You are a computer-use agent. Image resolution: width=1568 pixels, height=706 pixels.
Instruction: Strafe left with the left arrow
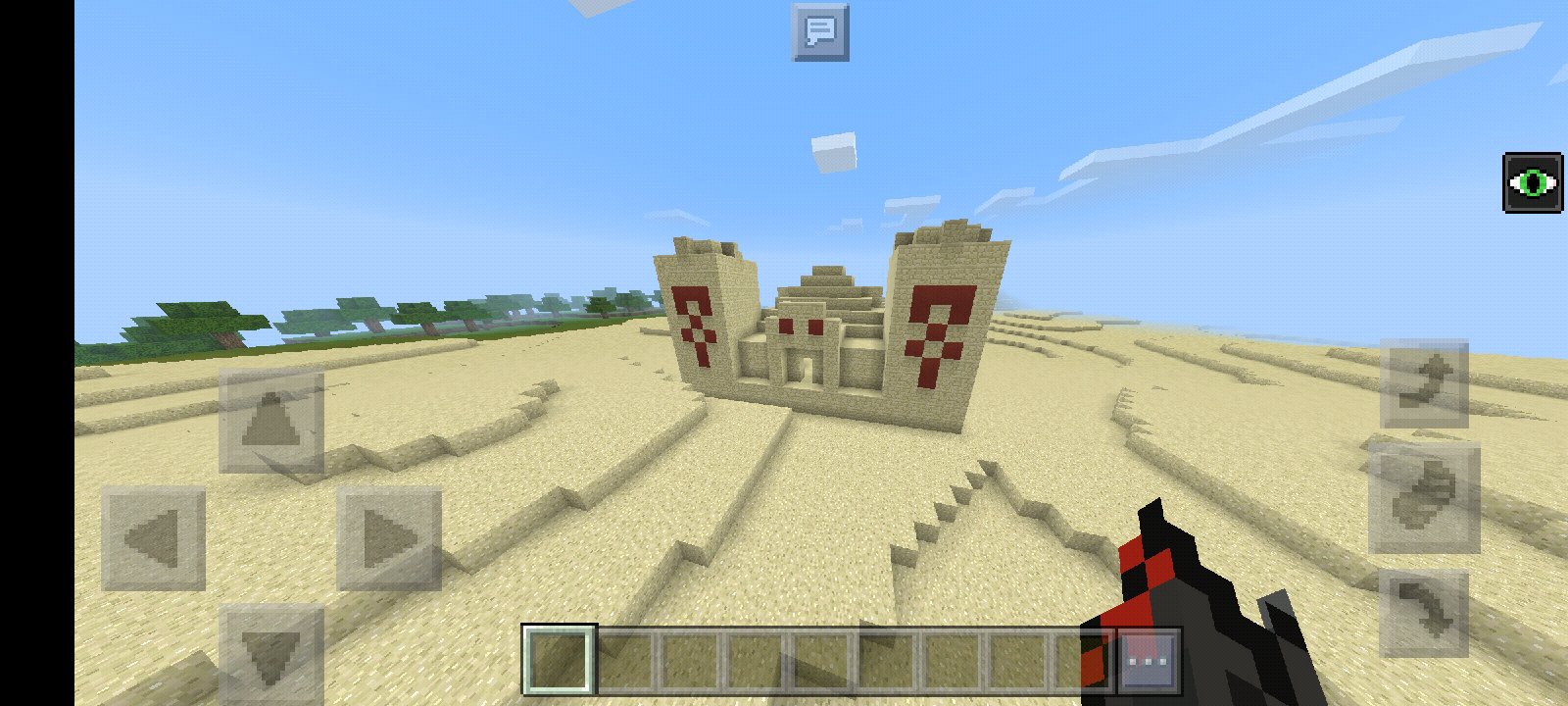154,538
